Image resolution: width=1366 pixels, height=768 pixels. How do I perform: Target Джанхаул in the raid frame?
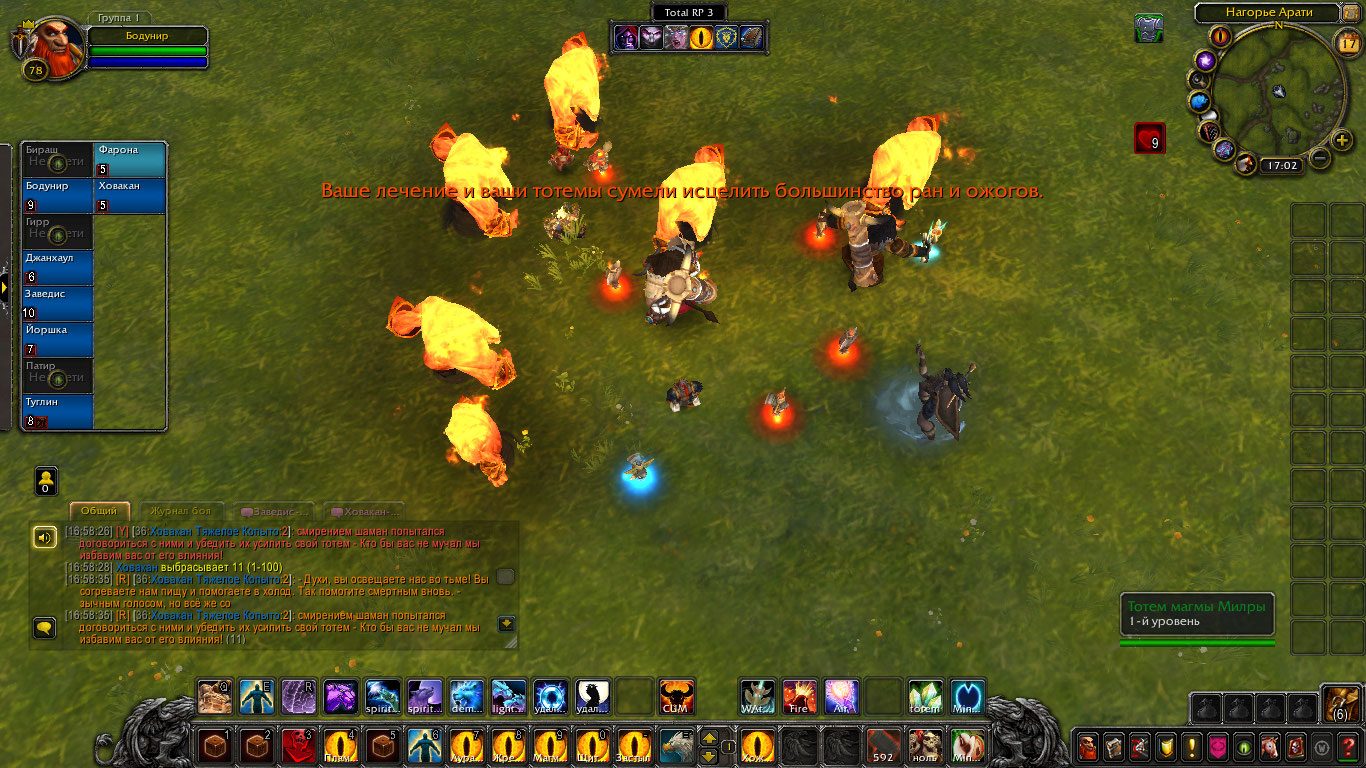coord(57,268)
